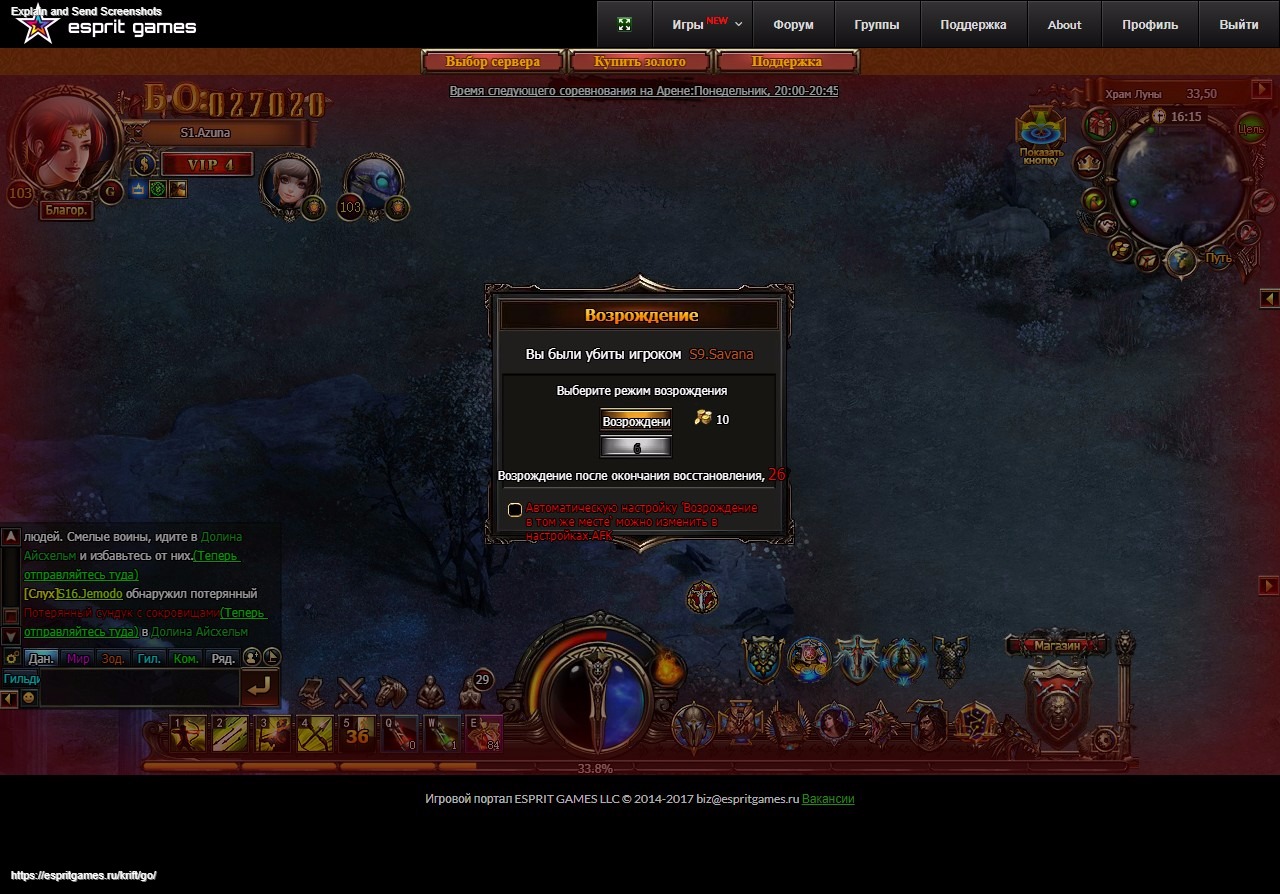The image size is (1280, 894).
Task: Open the Купить золото page
Action: click(640, 62)
